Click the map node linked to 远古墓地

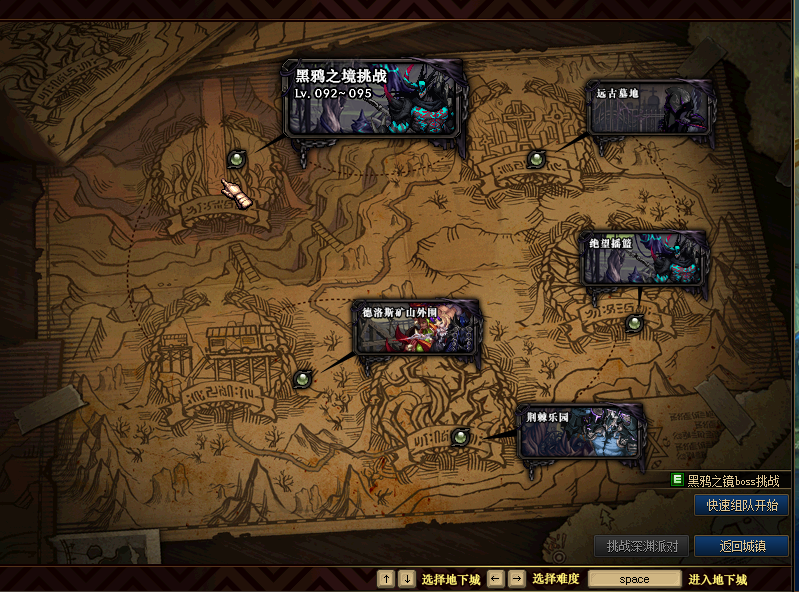pyautogui.click(x=536, y=158)
